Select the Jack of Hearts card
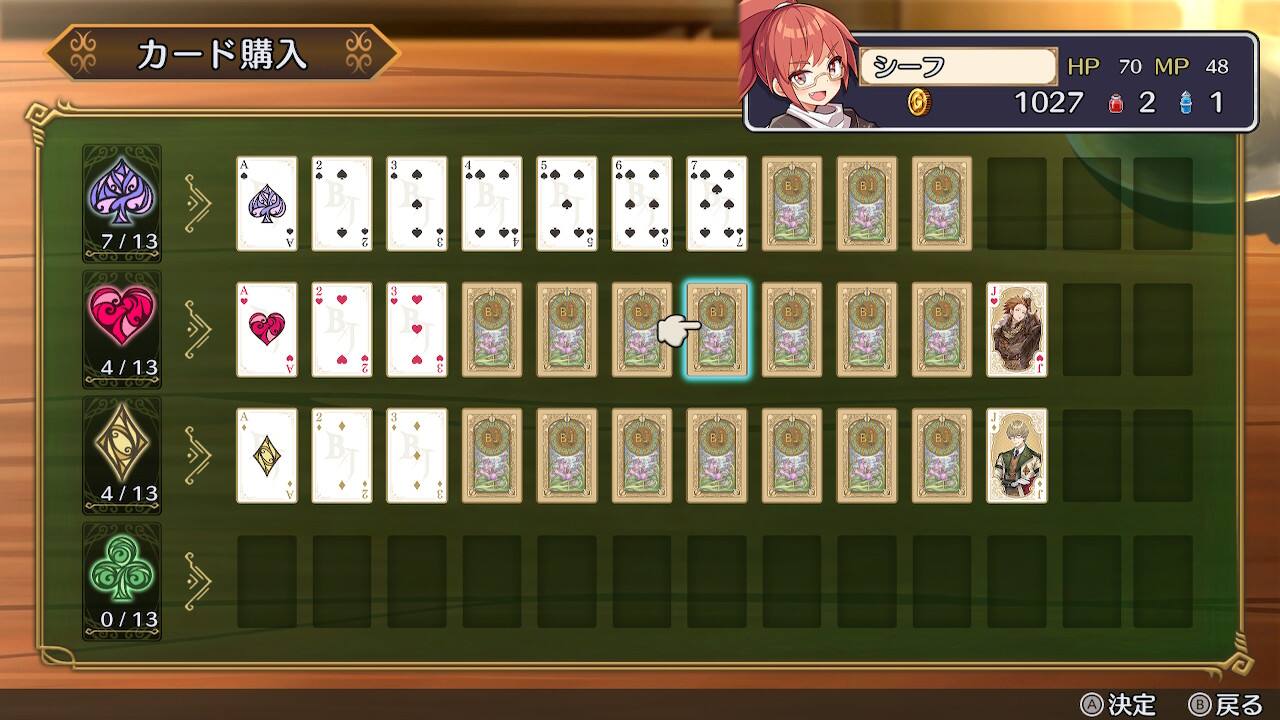This screenshot has height=720, width=1280. [x=1017, y=329]
